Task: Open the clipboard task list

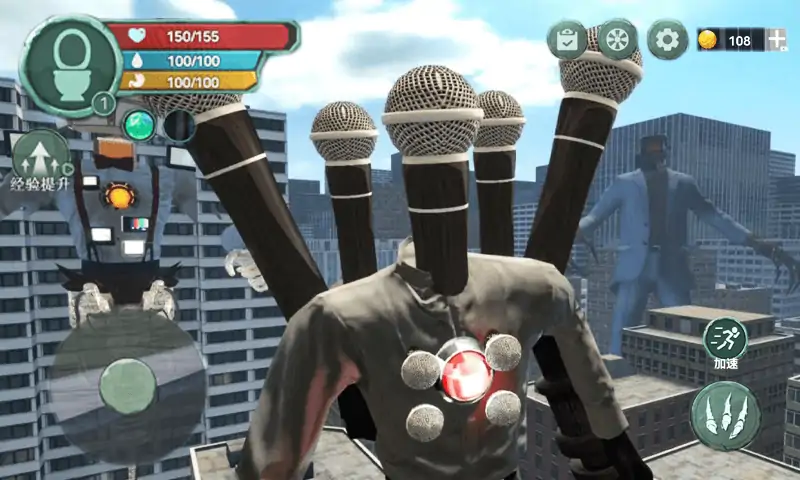Action: click(567, 40)
